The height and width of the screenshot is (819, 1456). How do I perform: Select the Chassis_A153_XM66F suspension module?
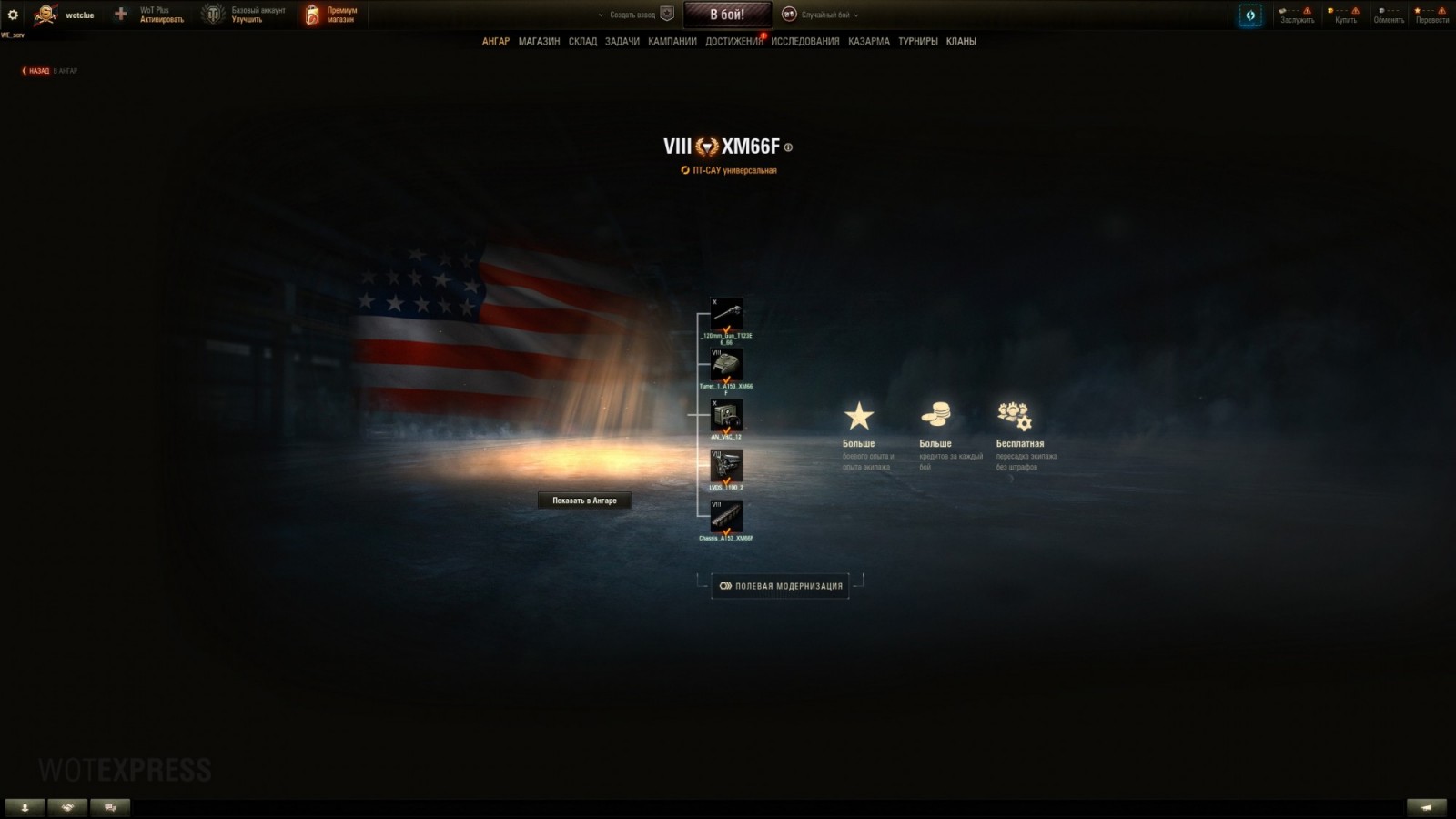(727, 518)
